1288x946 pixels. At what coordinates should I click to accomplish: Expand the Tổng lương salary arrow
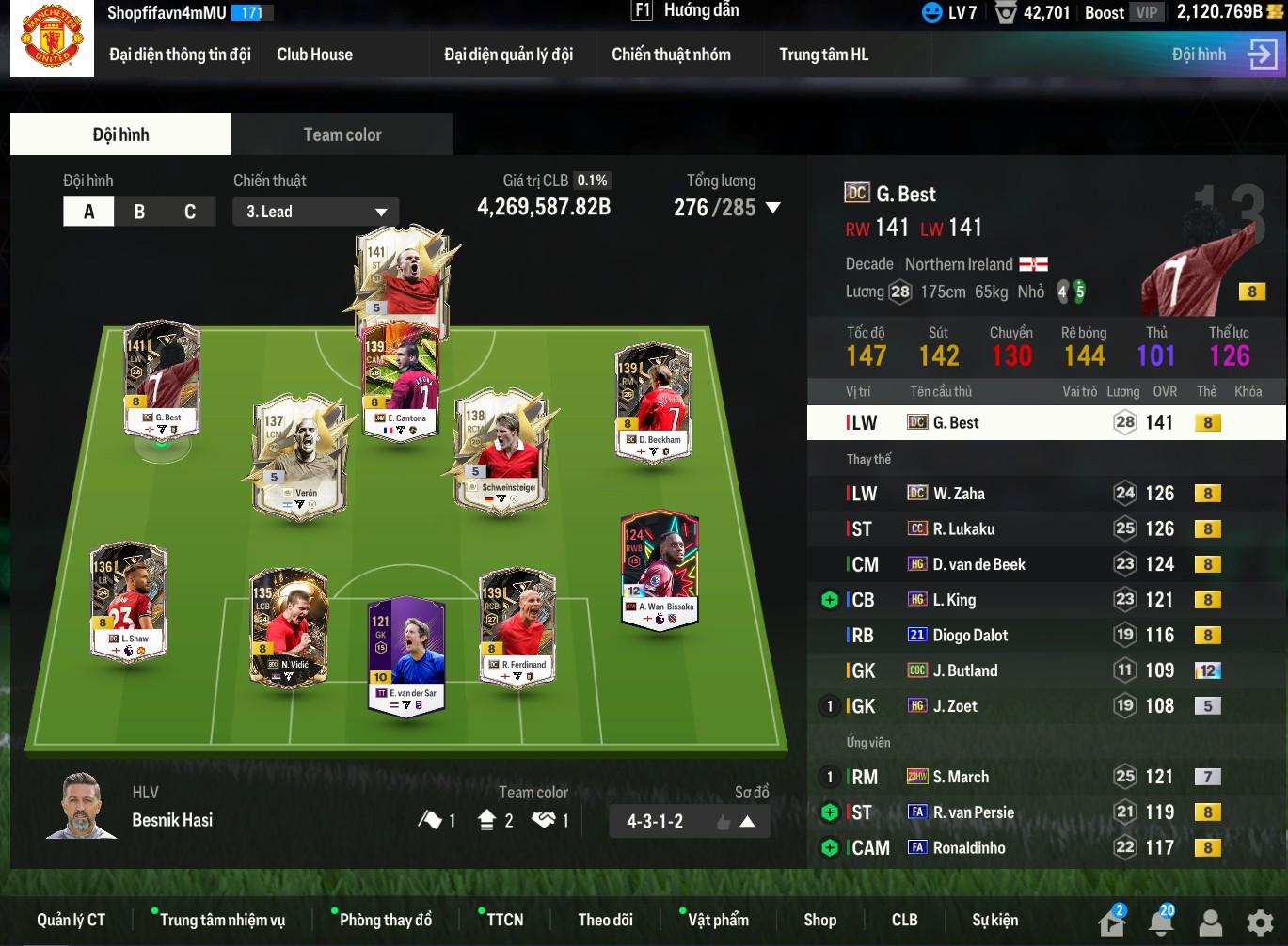[x=773, y=208]
